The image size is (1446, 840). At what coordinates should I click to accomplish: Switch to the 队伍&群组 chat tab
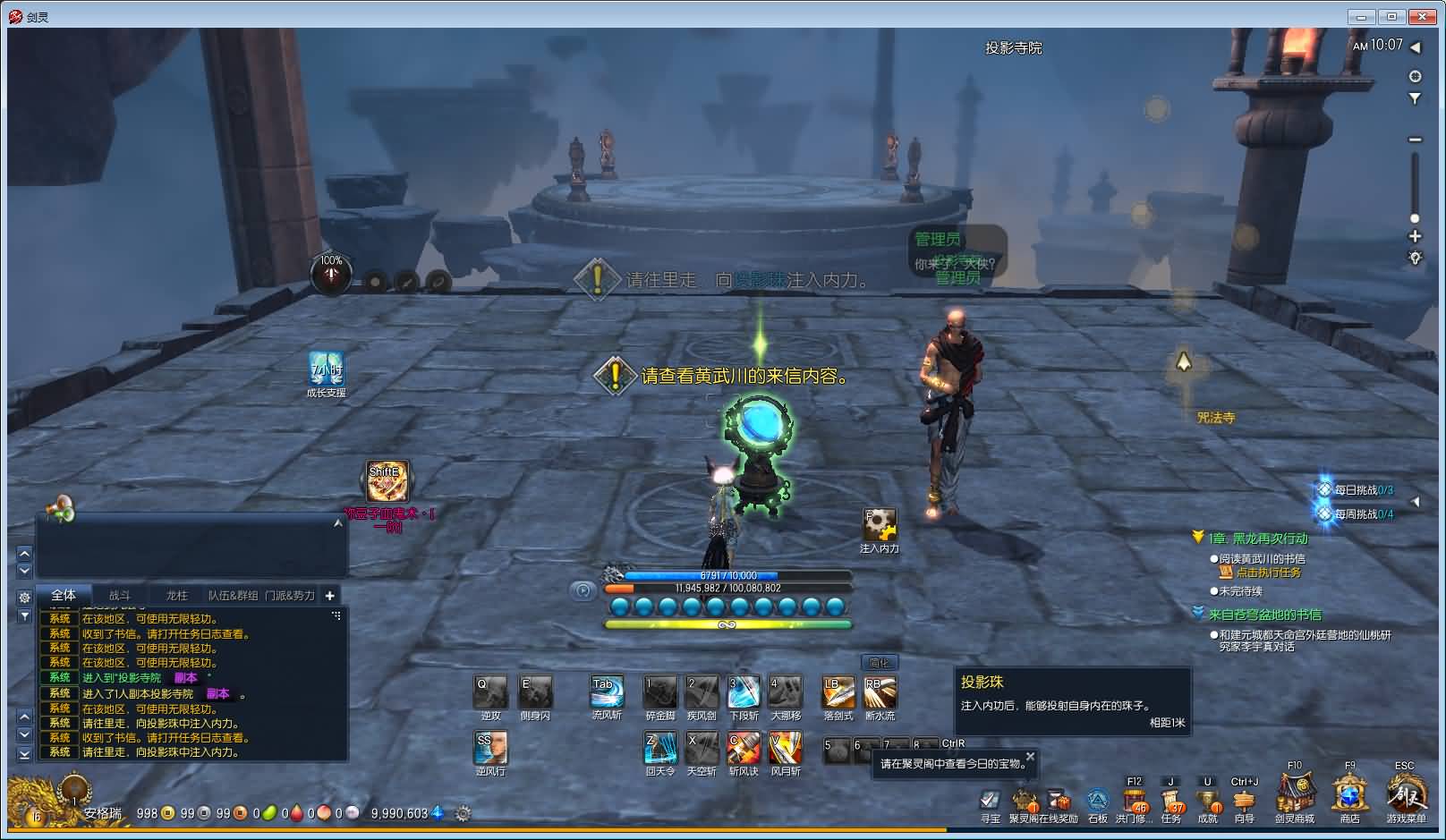tap(233, 596)
